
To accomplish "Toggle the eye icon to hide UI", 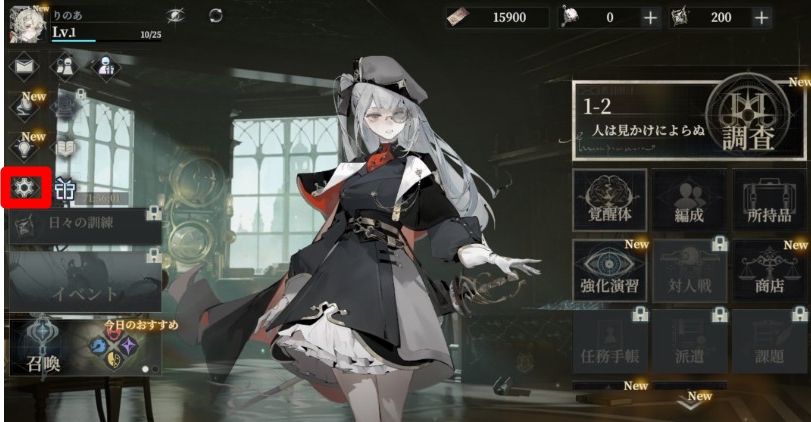I will (x=176, y=16).
